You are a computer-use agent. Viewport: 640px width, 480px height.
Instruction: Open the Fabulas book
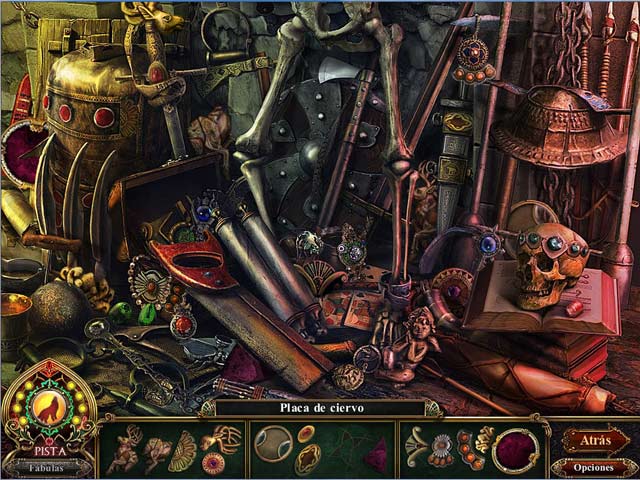[x=48, y=465]
